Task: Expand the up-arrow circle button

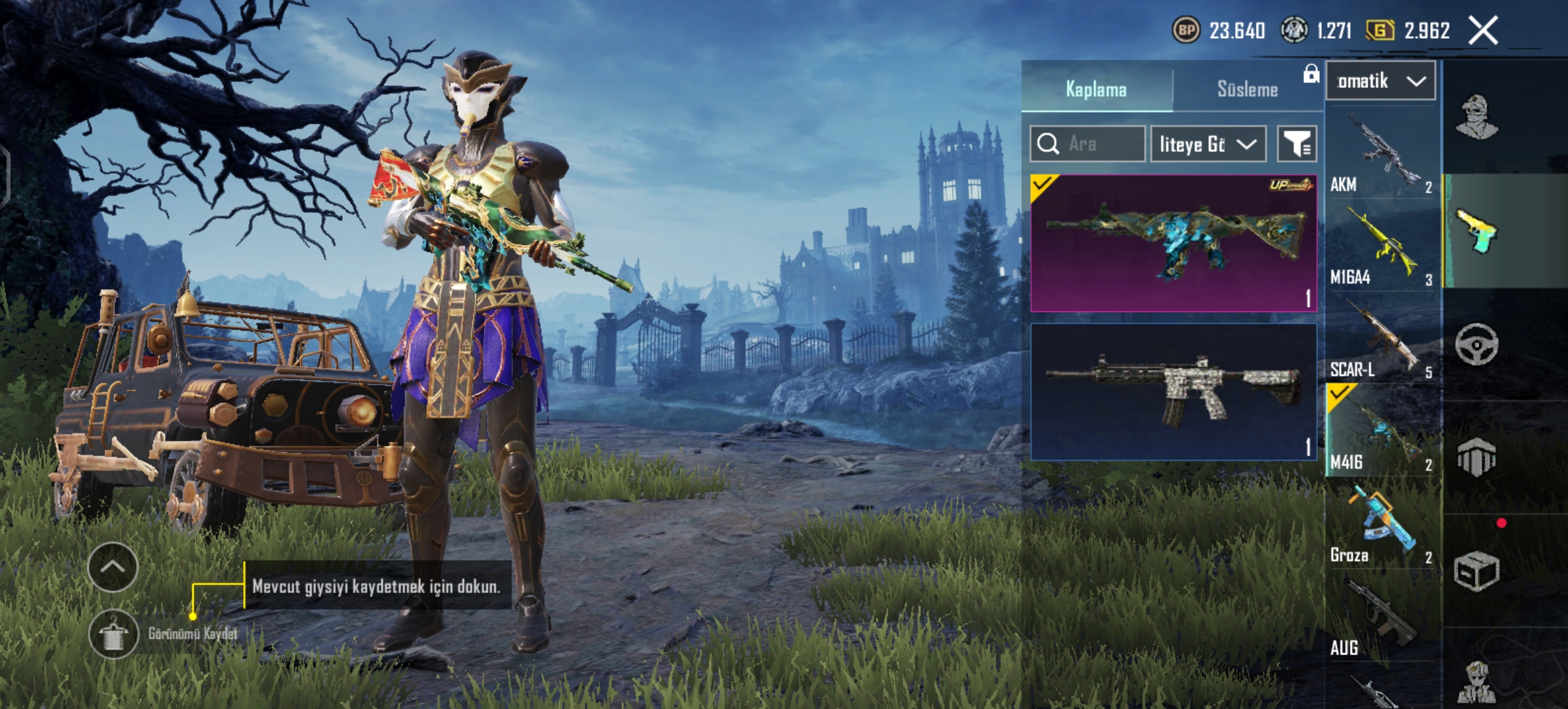Action: pyautogui.click(x=112, y=567)
